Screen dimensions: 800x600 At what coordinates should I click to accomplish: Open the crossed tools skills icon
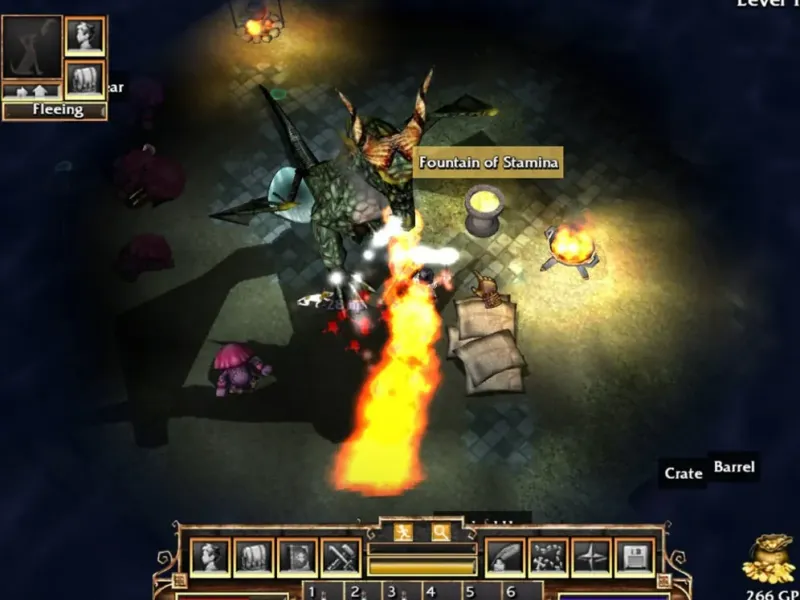click(x=340, y=557)
